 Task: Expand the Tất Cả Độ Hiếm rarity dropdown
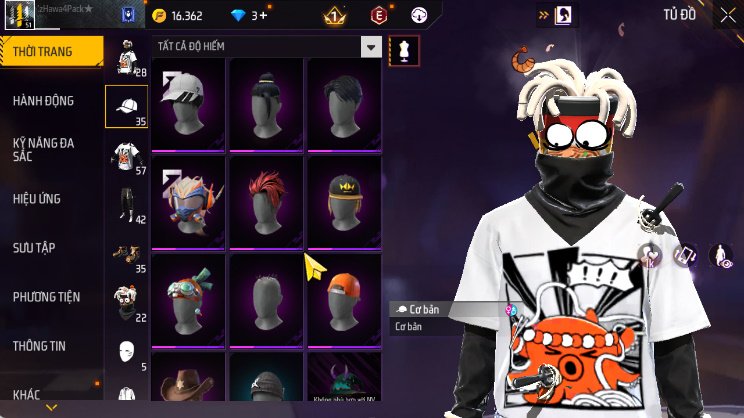pos(371,46)
